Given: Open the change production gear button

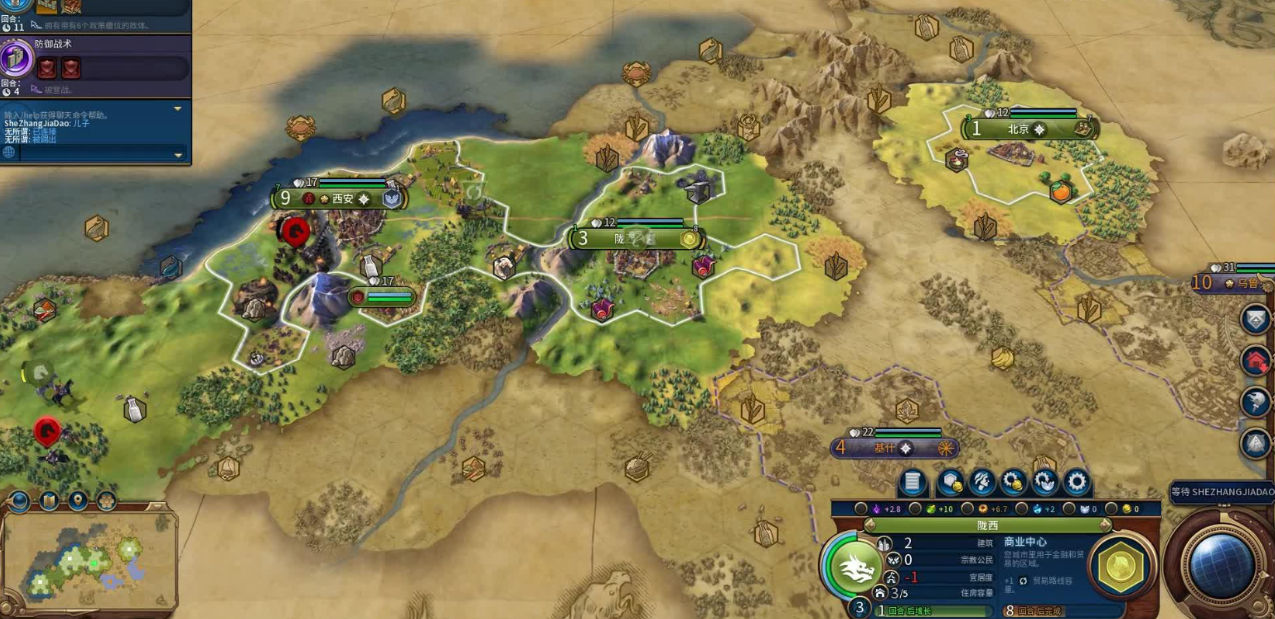Looking at the screenshot, I should pyautogui.click(x=1077, y=483).
